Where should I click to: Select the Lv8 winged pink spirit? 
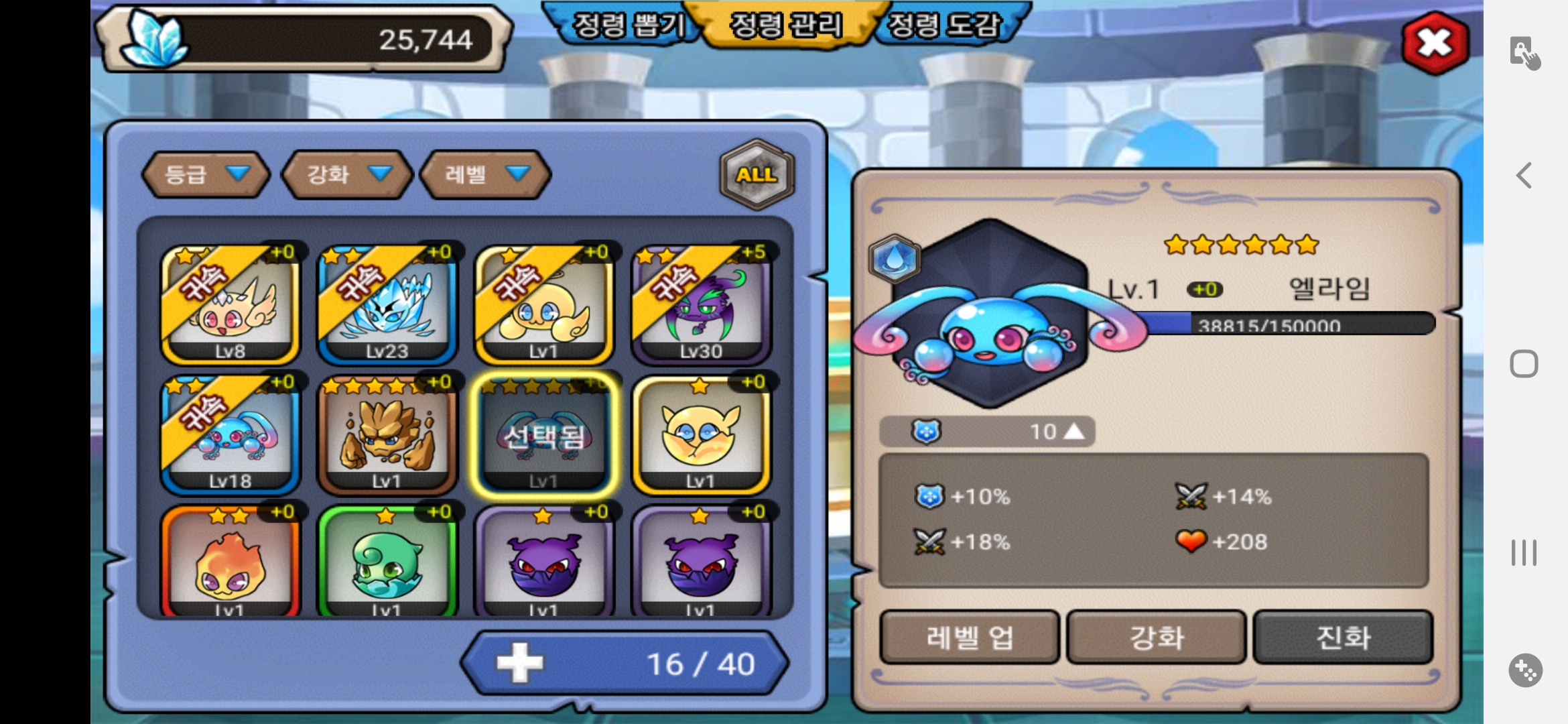tap(230, 305)
